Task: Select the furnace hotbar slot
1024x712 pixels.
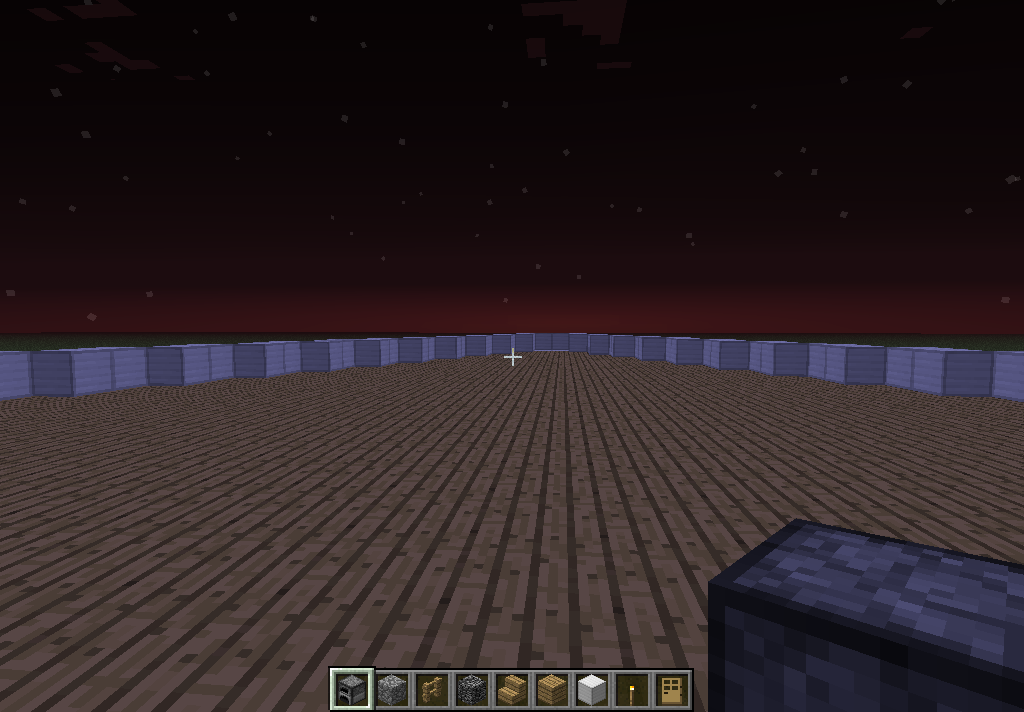Action: pyautogui.click(x=352, y=689)
